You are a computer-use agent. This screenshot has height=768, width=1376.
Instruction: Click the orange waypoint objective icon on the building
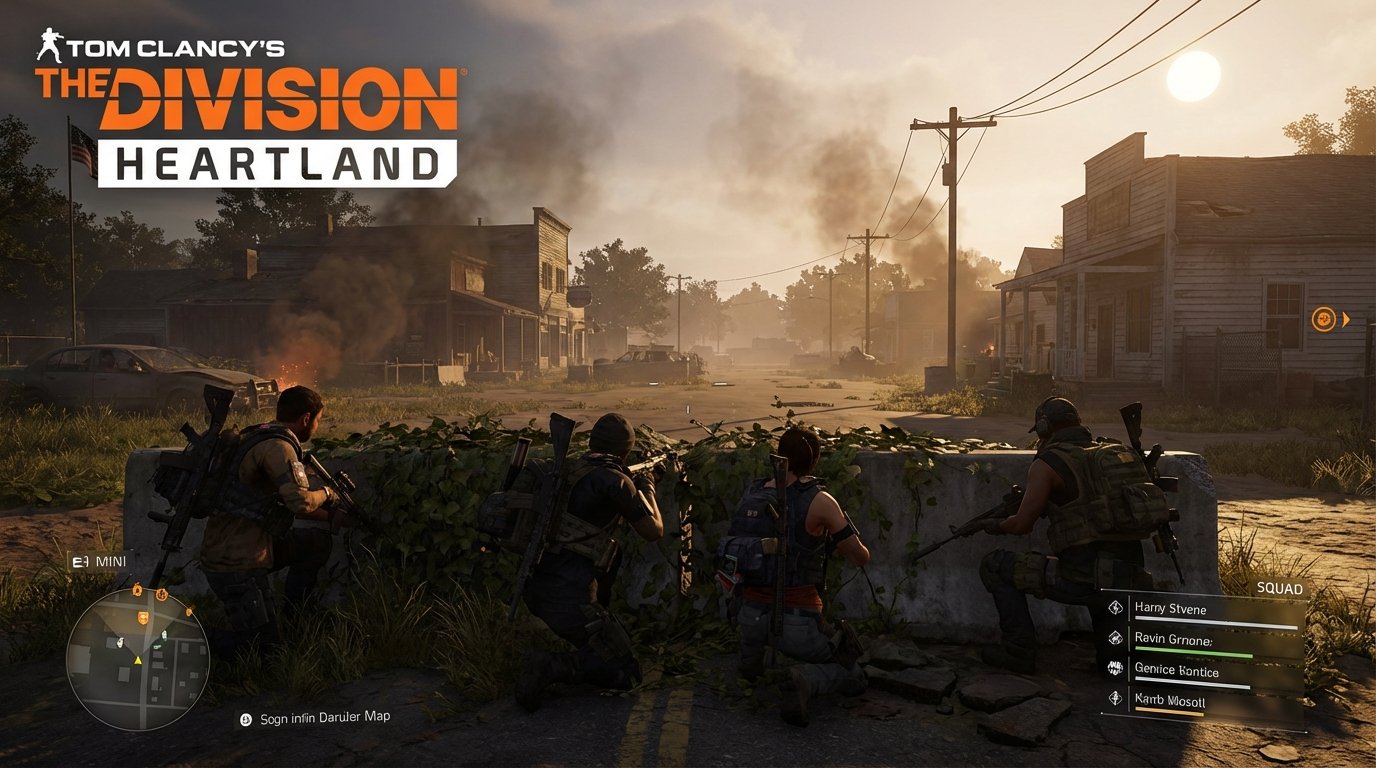(1324, 319)
